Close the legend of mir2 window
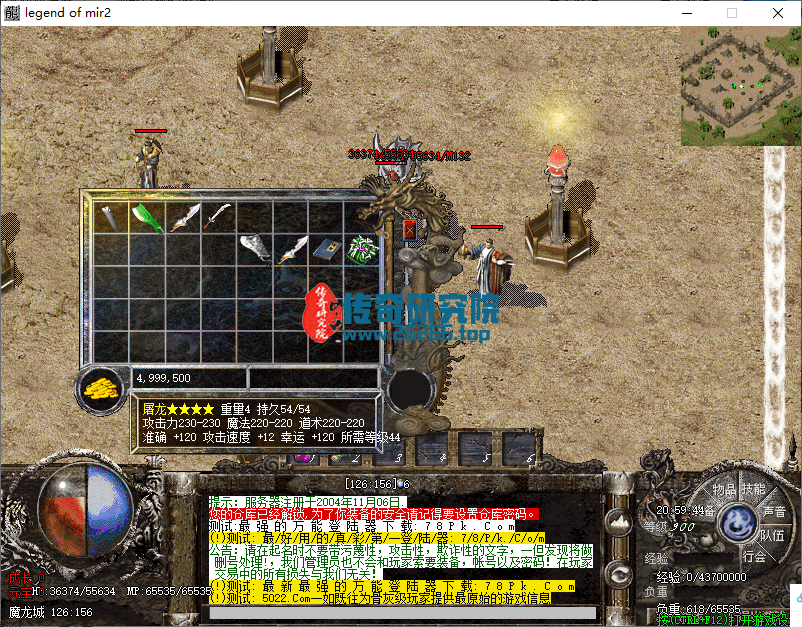This screenshot has height=627, width=802. 776,13
